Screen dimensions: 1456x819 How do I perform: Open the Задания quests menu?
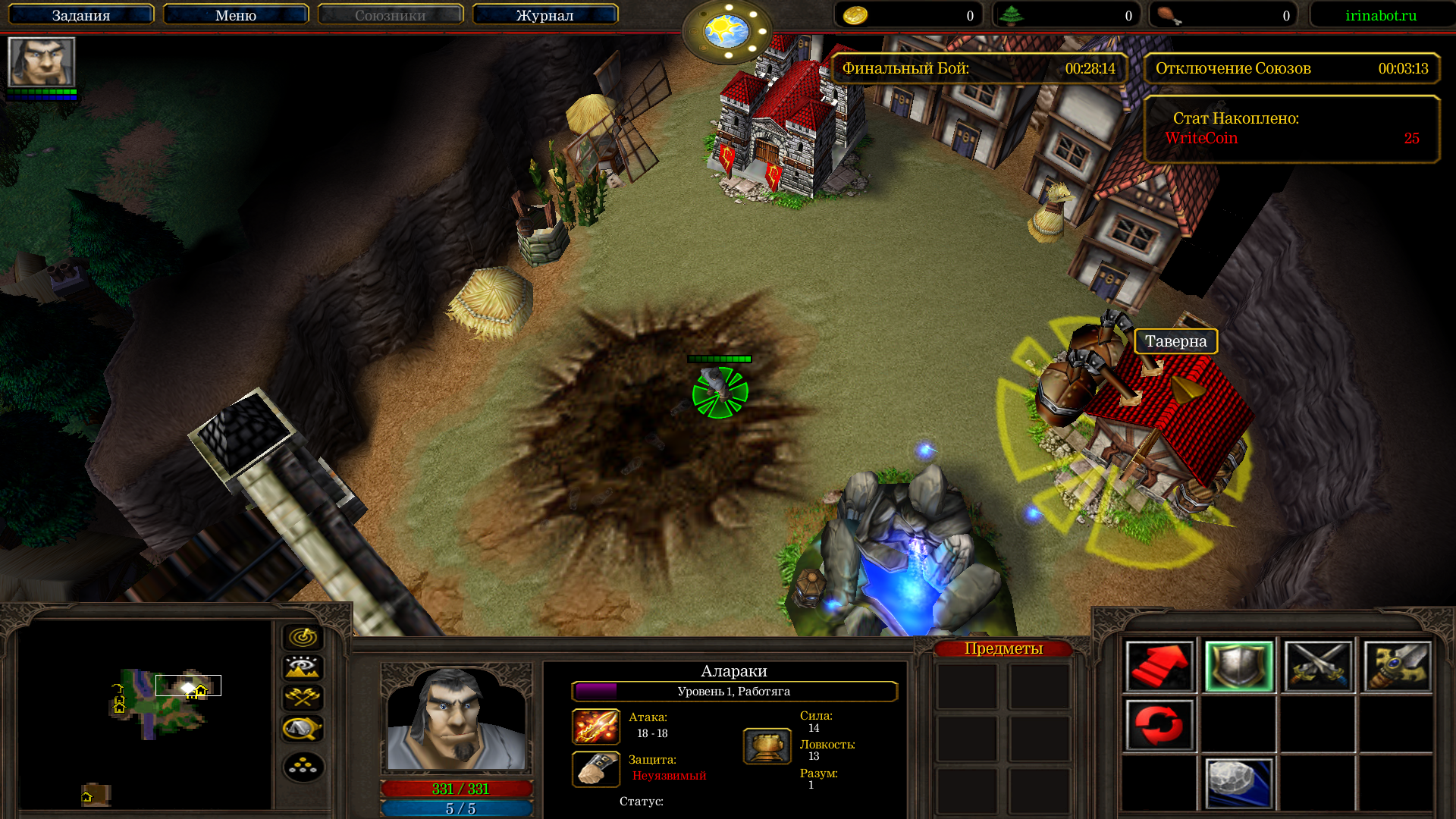81,15
